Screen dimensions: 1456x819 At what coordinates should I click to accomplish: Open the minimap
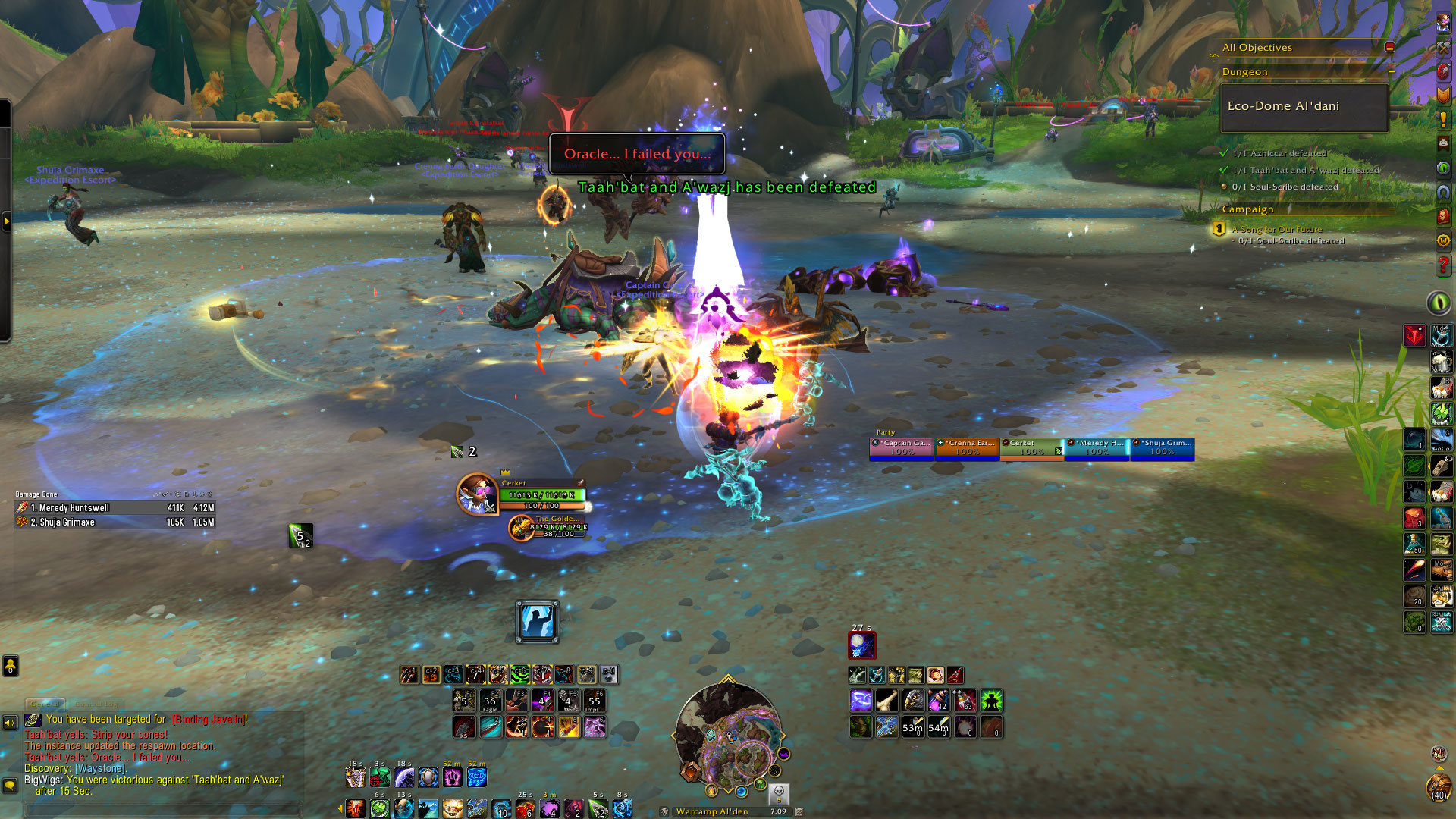(729, 736)
